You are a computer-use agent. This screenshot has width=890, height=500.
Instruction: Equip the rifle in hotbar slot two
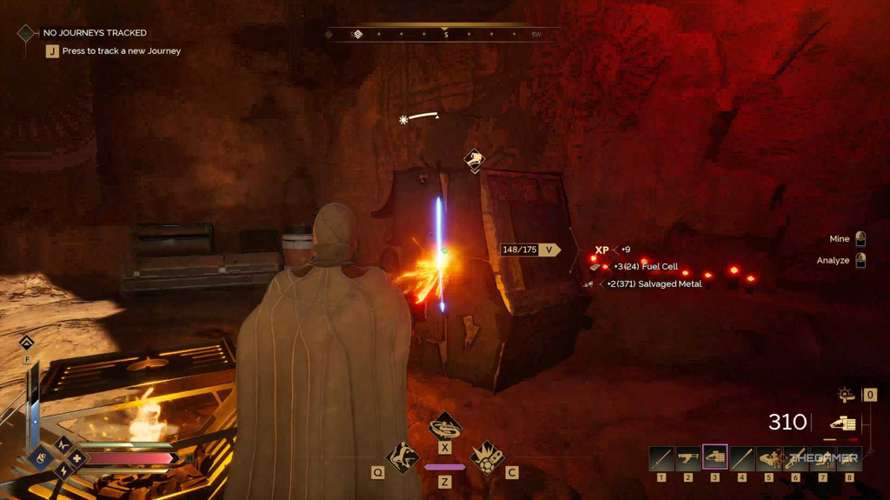(688, 458)
